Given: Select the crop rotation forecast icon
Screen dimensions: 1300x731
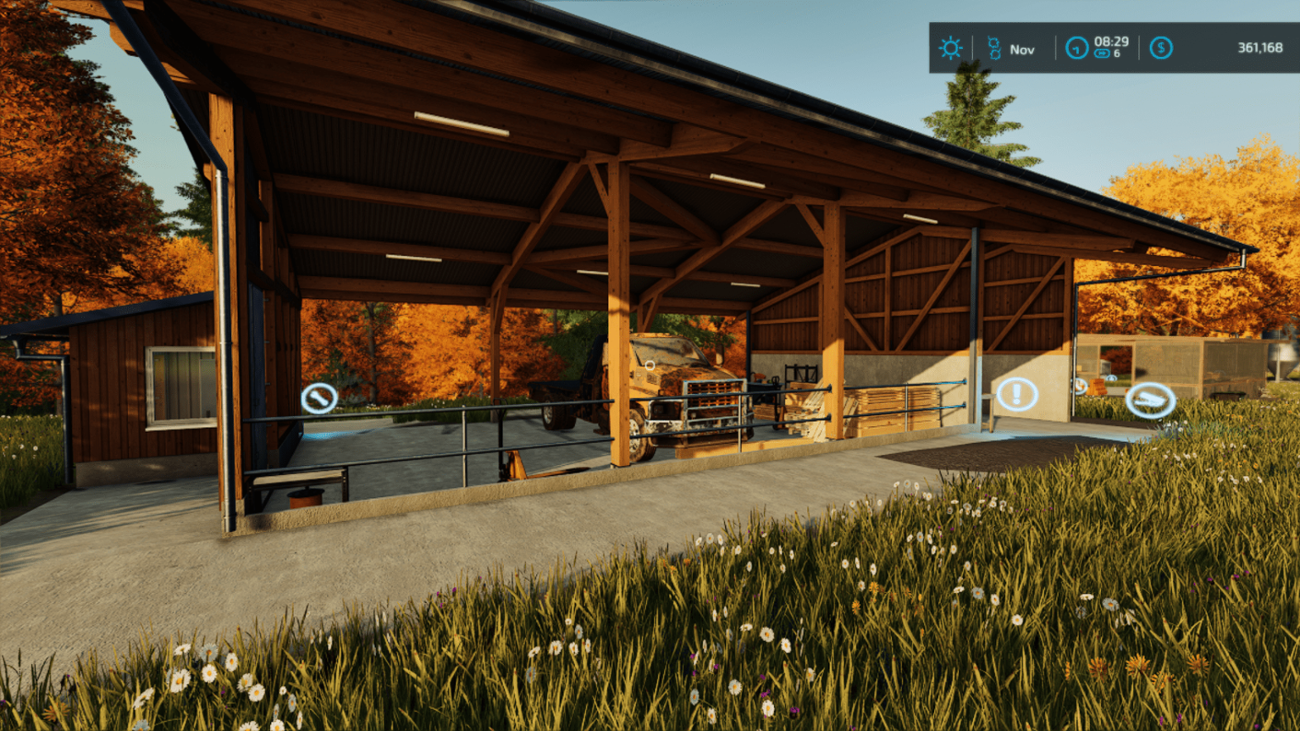Looking at the screenshot, I should pyautogui.click(x=993, y=47).
